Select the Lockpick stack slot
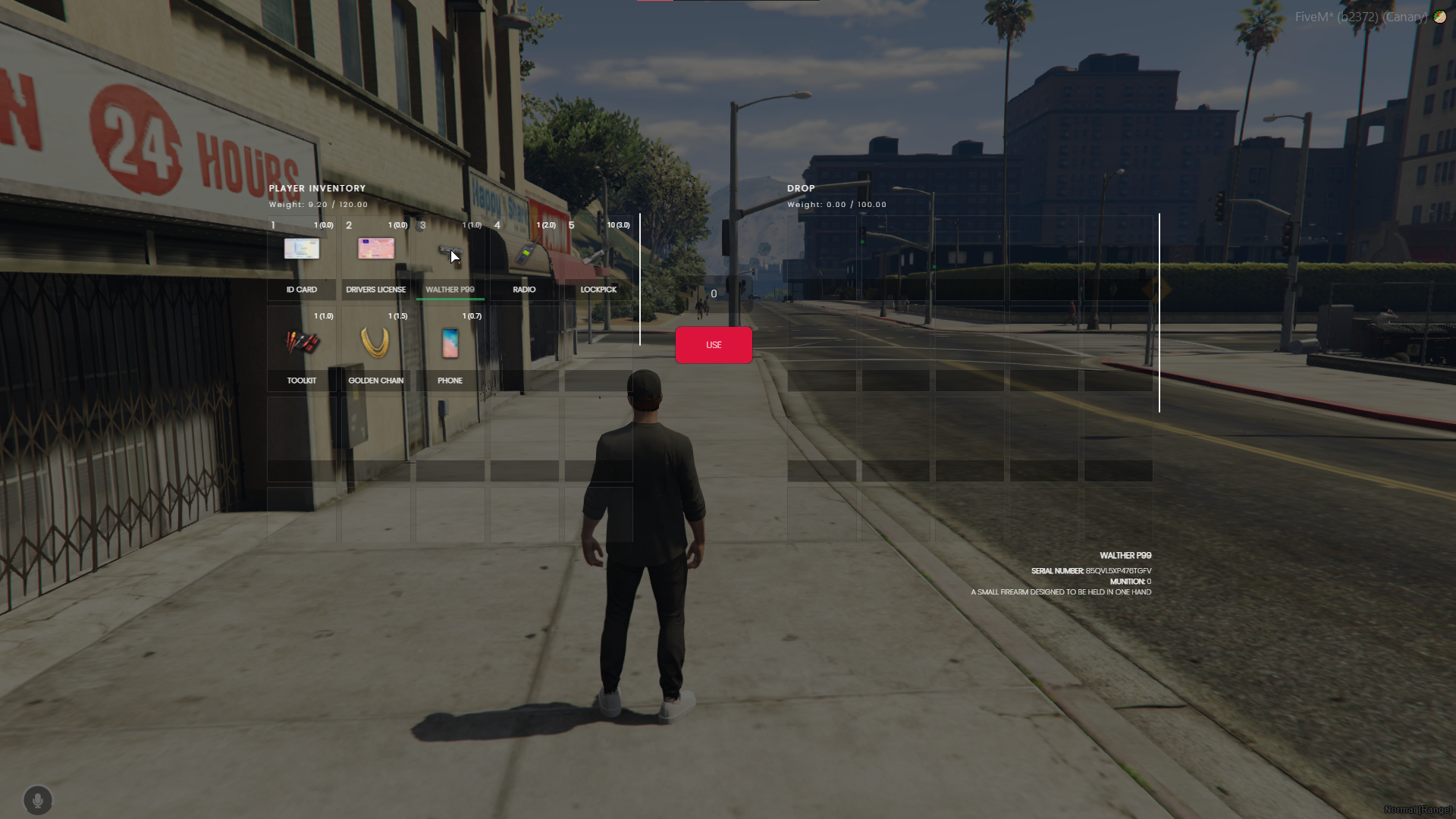This screenshot has width=1456, height=819. (x=598, y=254)
